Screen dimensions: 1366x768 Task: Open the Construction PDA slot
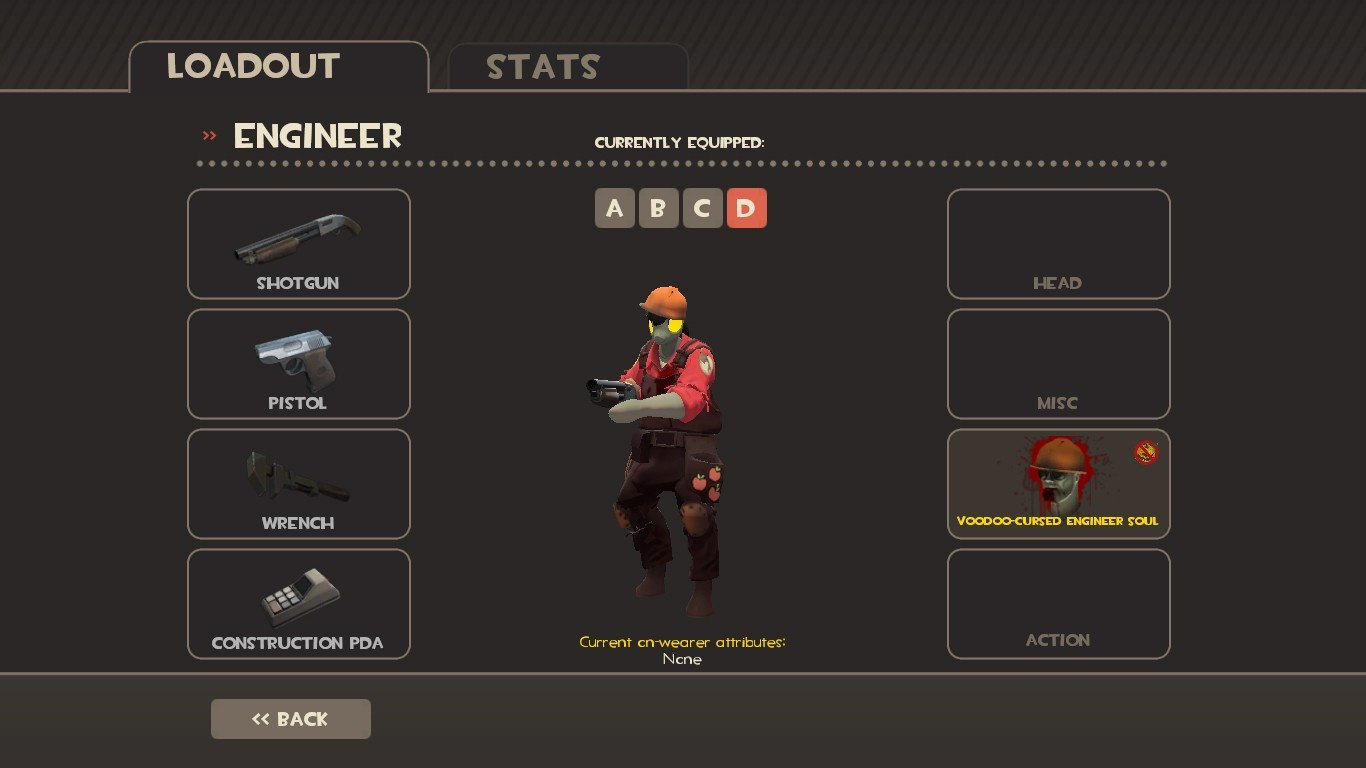click(299, 604)
